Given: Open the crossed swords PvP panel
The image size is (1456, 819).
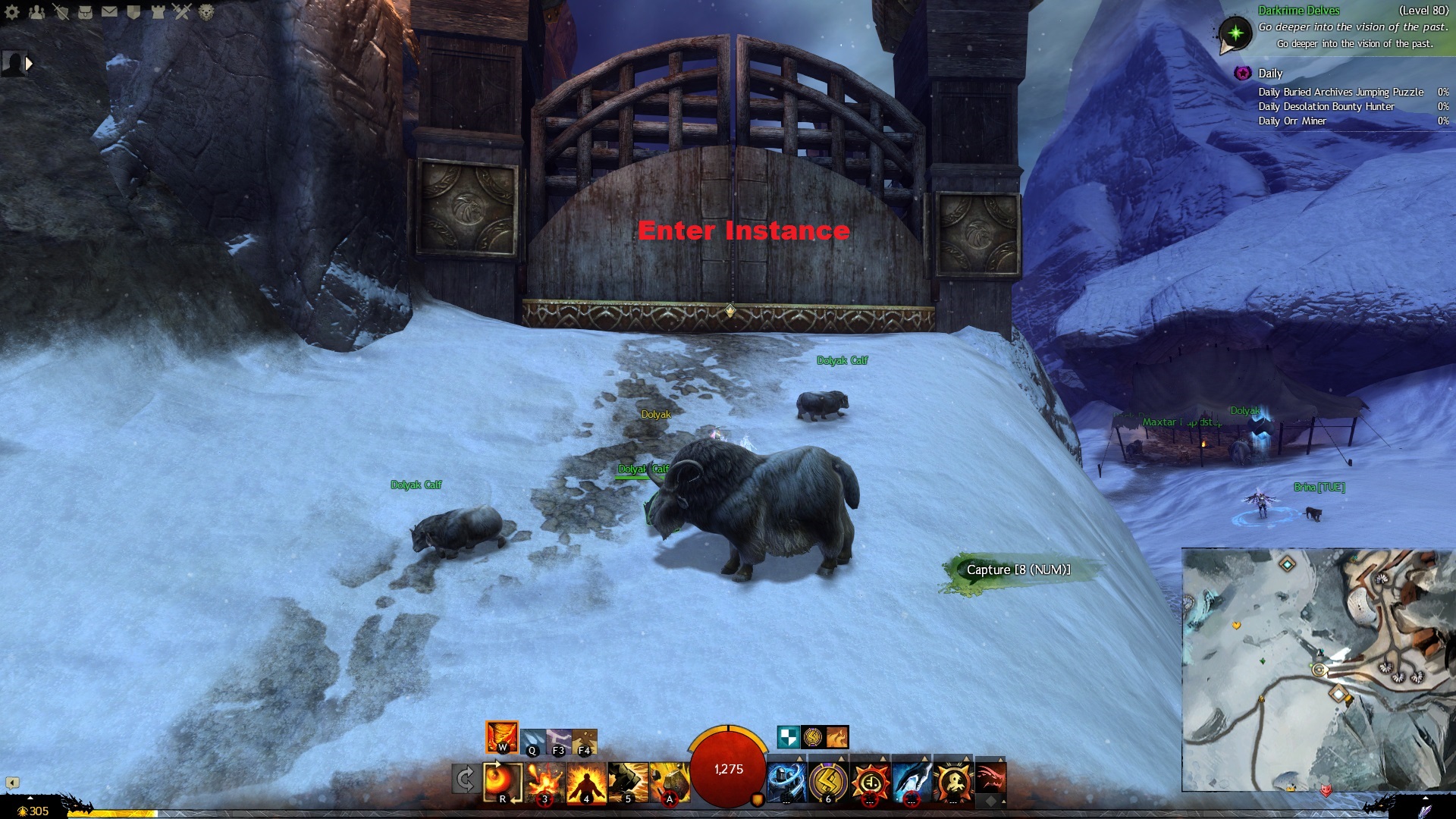Looking at the screenshot, I should pyautogui.click(x=182, y=11).
